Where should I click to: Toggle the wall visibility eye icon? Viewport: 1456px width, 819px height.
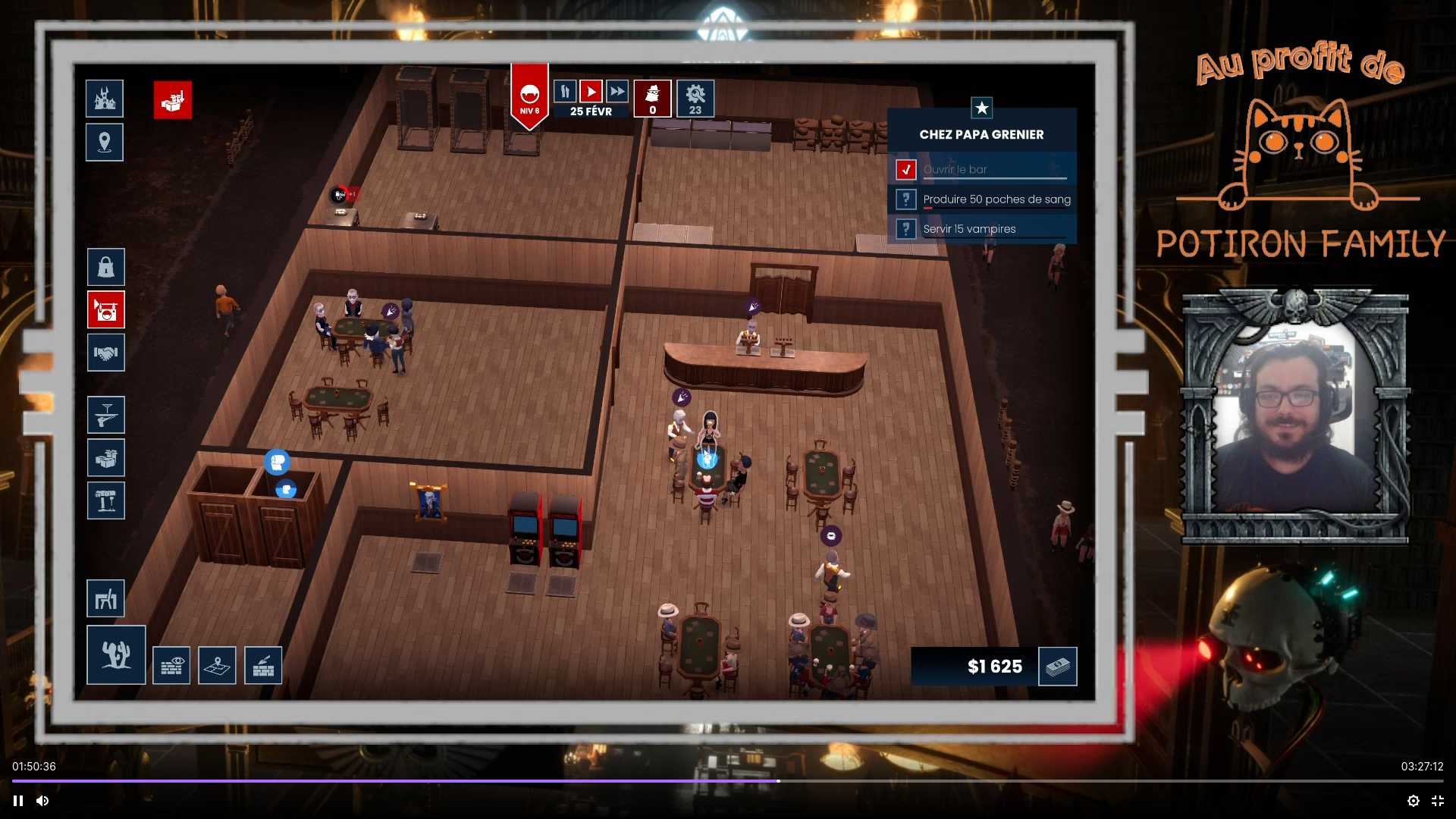171,665
